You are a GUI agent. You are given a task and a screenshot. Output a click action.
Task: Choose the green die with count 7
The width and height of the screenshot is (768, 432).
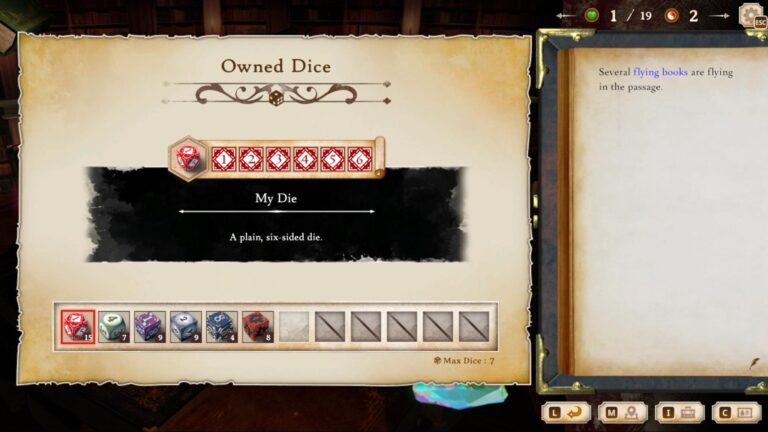coord(113,327)
